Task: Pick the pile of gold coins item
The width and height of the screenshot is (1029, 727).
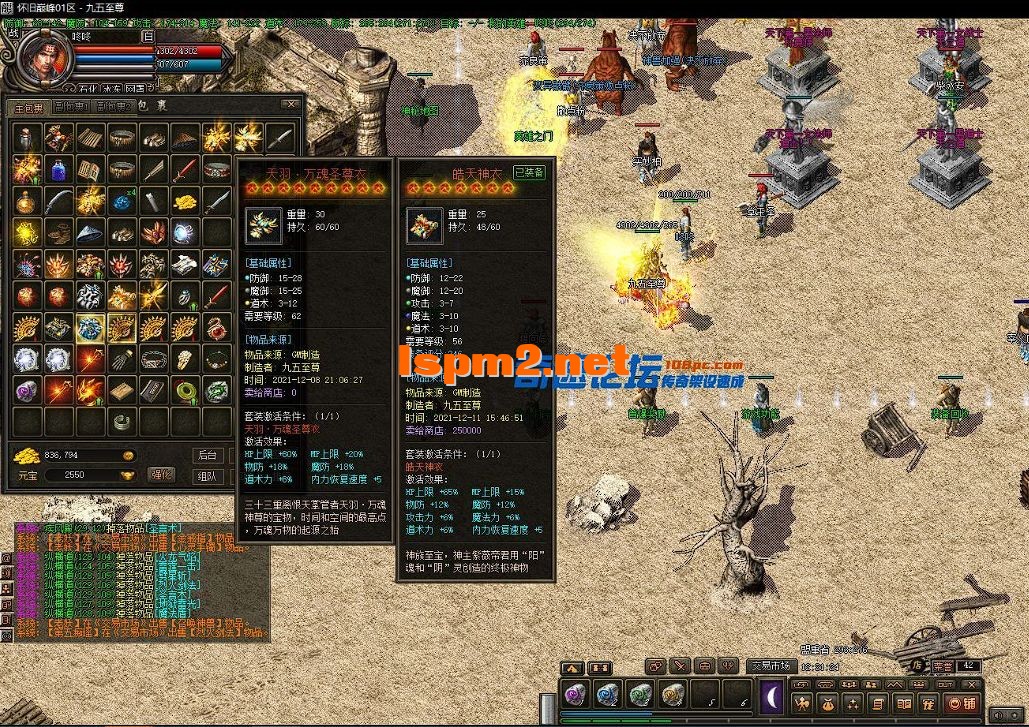Action: (x=184, y=201)
